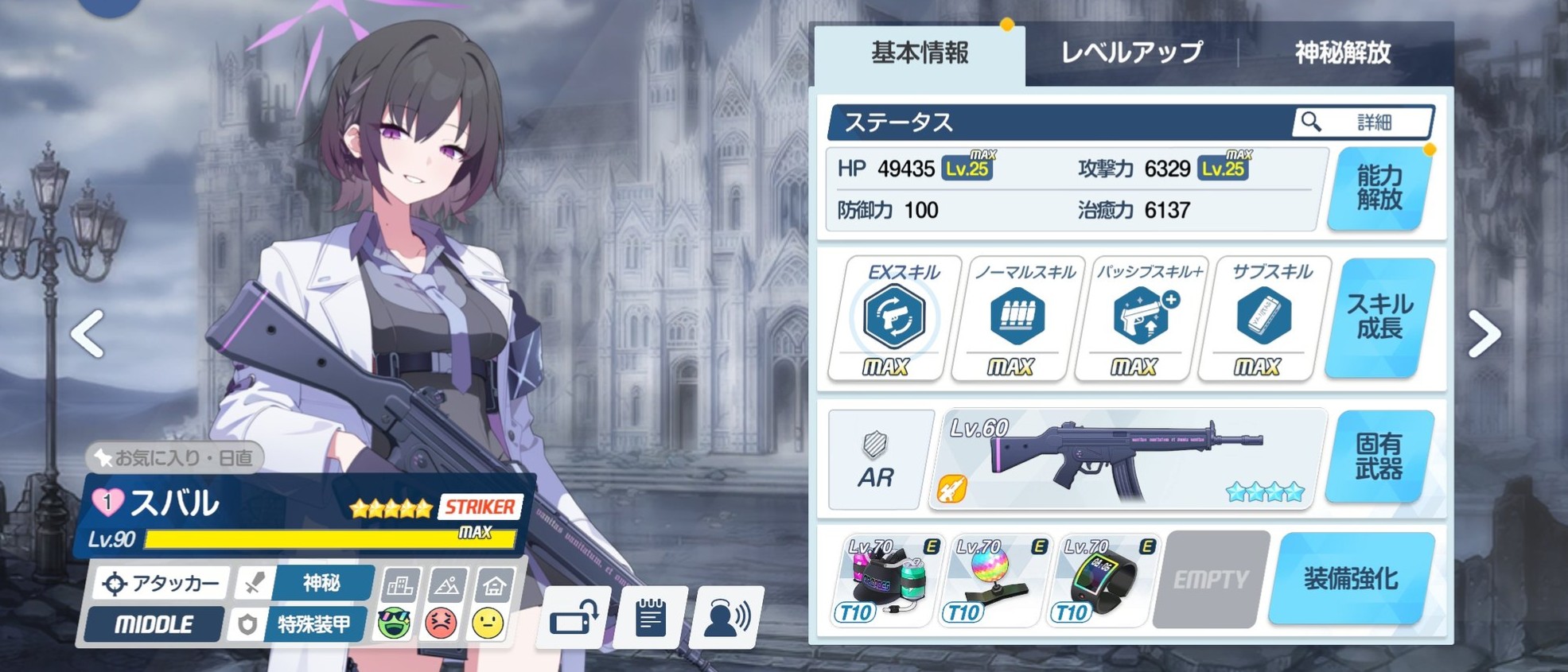Screen dimensions: 1568x672
Task: Inspect the サブスキル icon
Action: click(x=1264, y=317)
